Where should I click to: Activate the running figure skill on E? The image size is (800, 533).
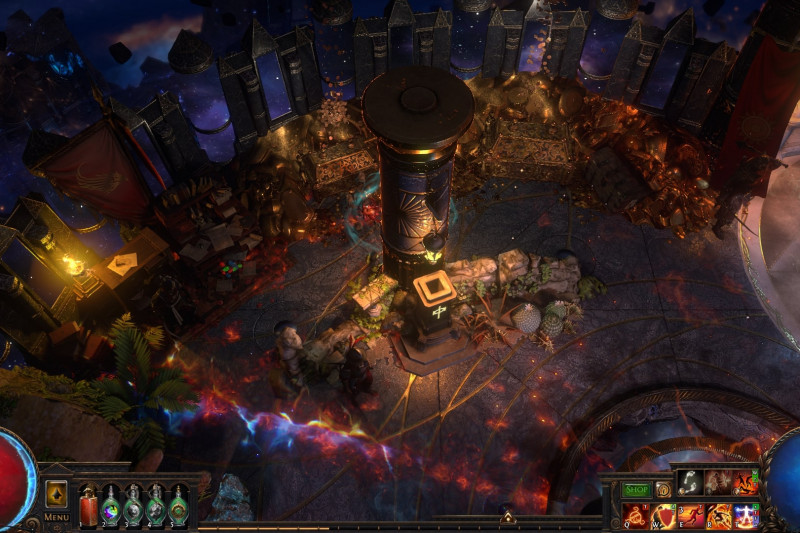click(x=691, y=516)
